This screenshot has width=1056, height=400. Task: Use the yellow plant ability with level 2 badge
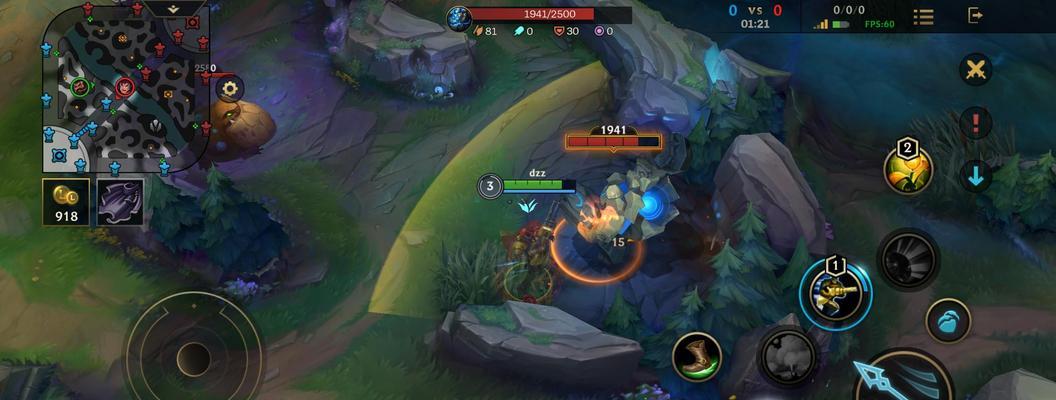[x=908, y=169]
